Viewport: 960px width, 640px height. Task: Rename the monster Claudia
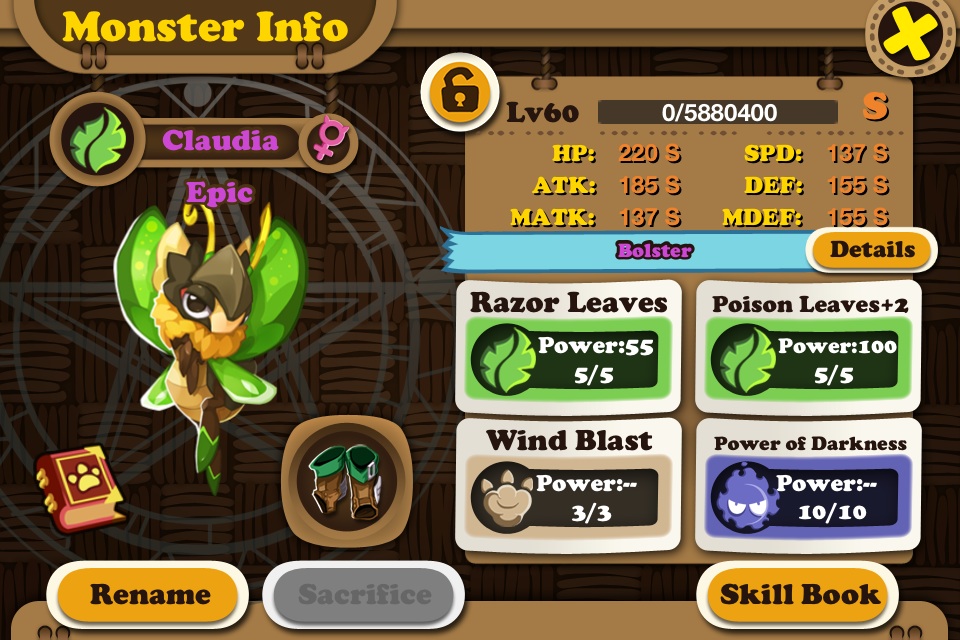[150, 594]
